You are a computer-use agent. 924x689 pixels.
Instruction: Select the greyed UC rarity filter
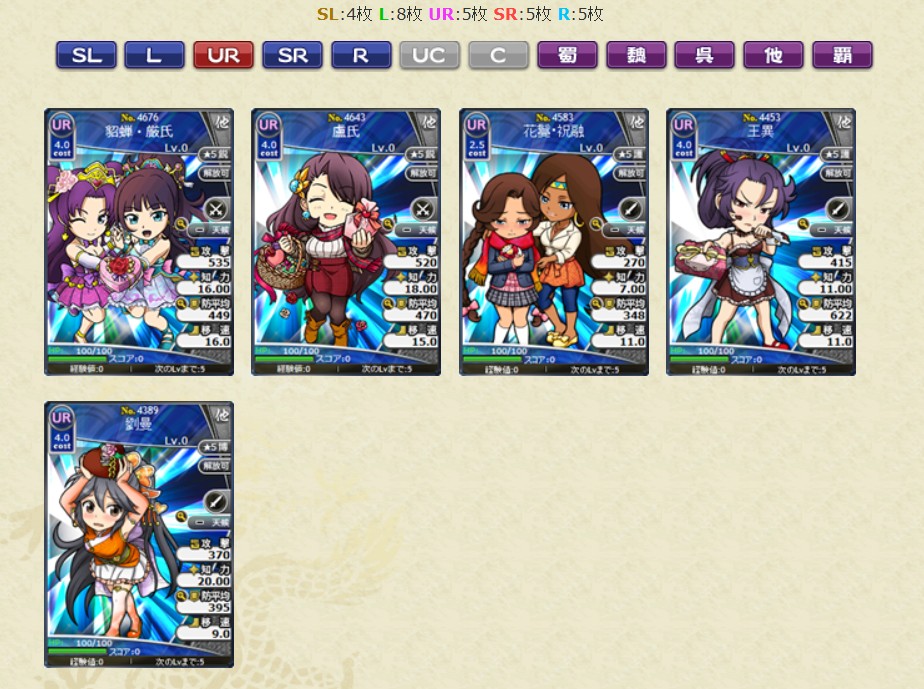429,55
